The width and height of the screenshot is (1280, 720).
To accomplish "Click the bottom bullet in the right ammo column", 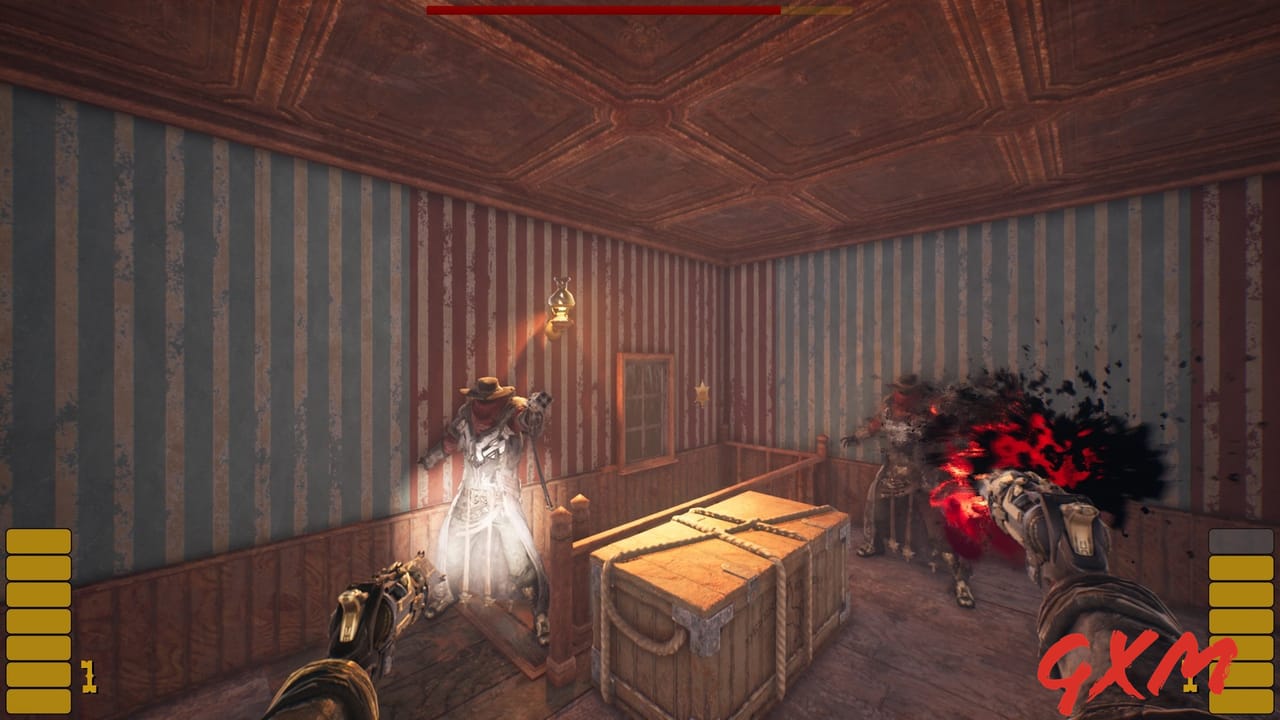I will 1242,700.
